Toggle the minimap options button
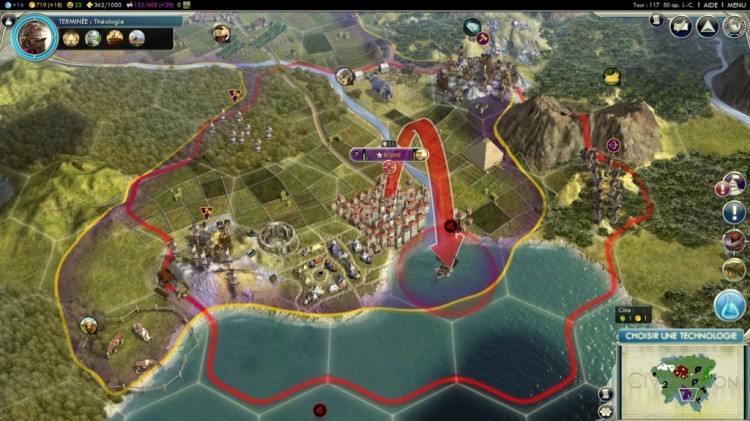 tap(606, 411)
